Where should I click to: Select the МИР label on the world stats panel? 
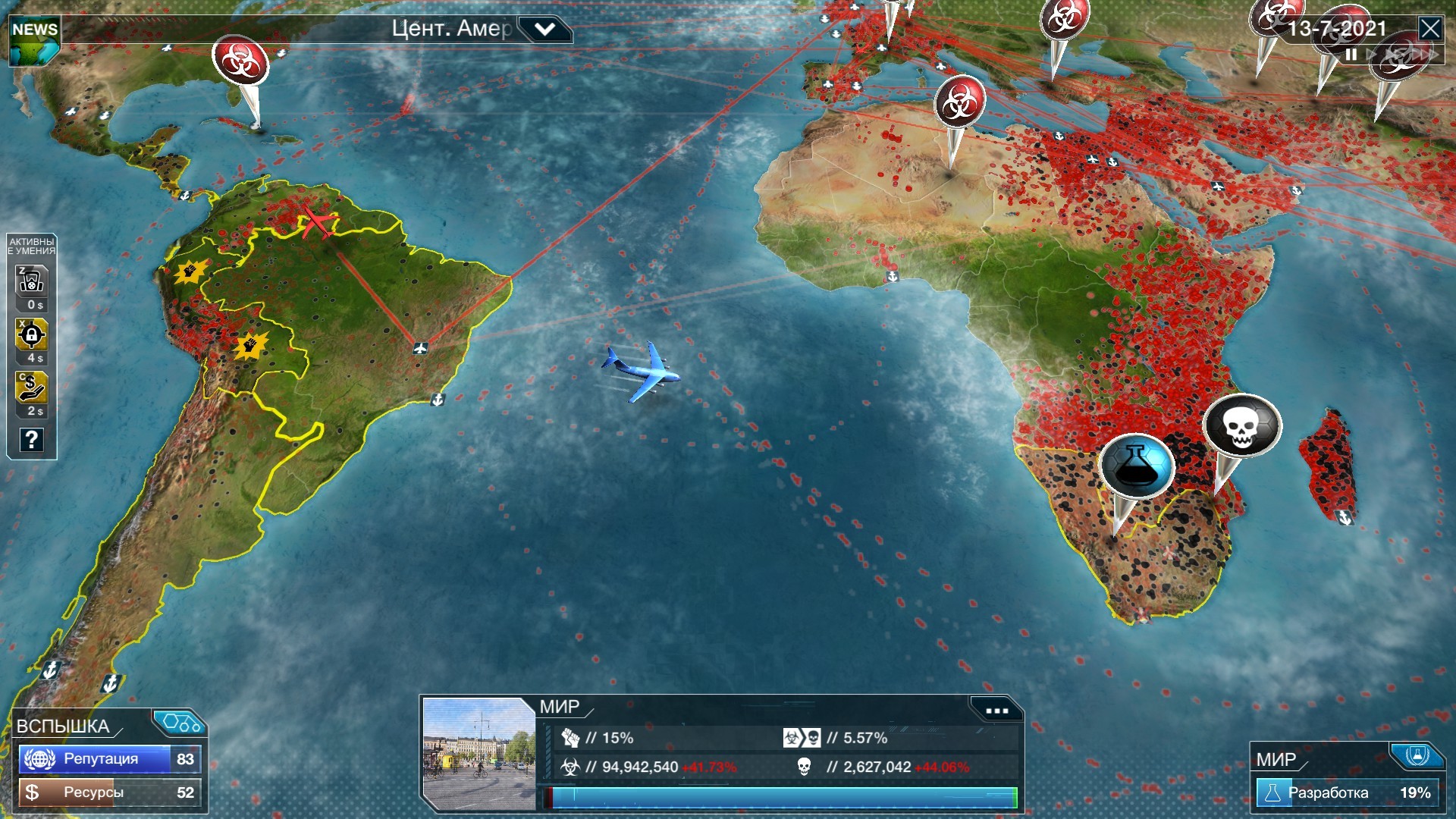559,707
